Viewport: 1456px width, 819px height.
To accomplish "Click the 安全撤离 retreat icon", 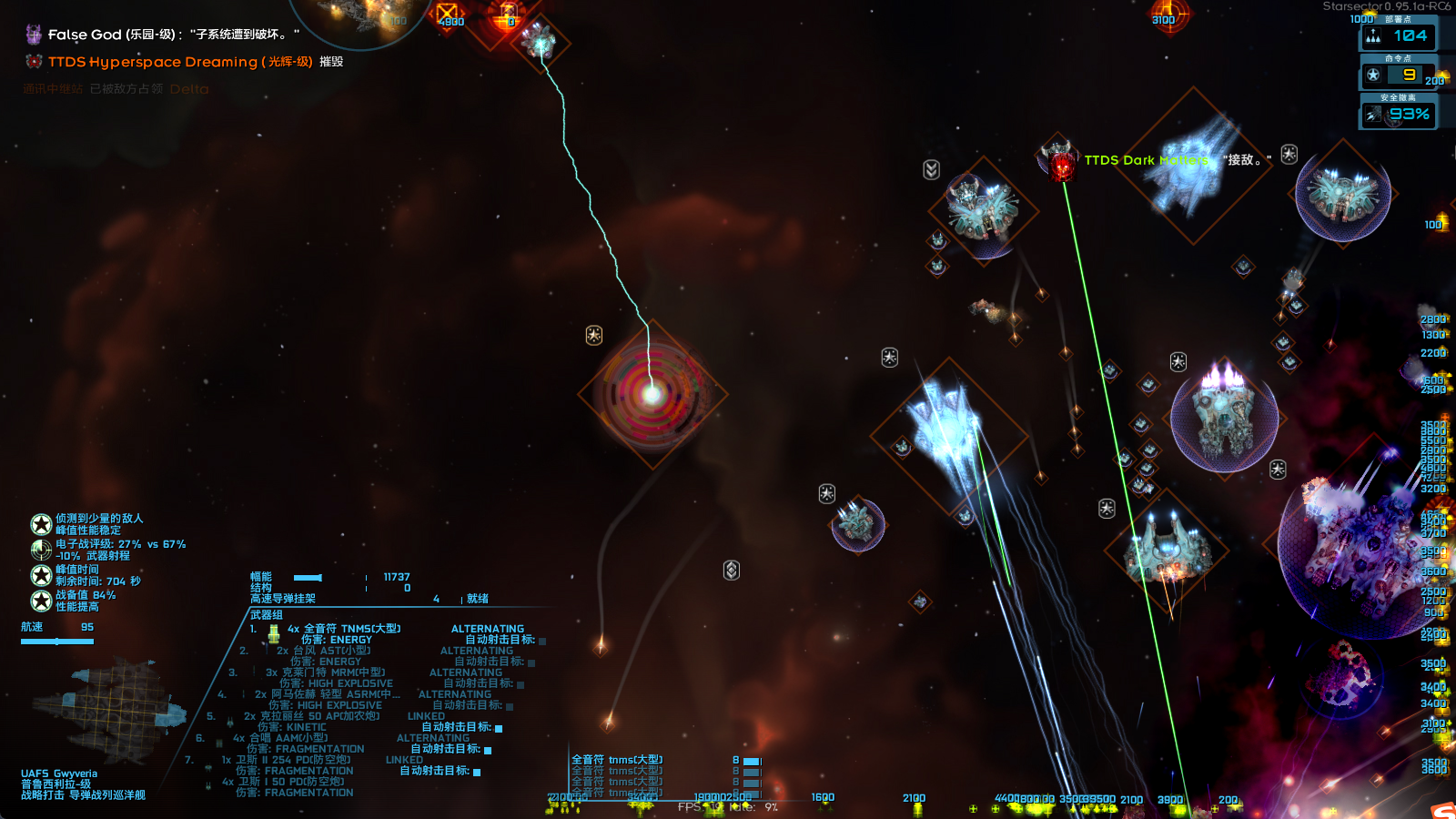I will pyautogui.click(x=1374, y=115).
